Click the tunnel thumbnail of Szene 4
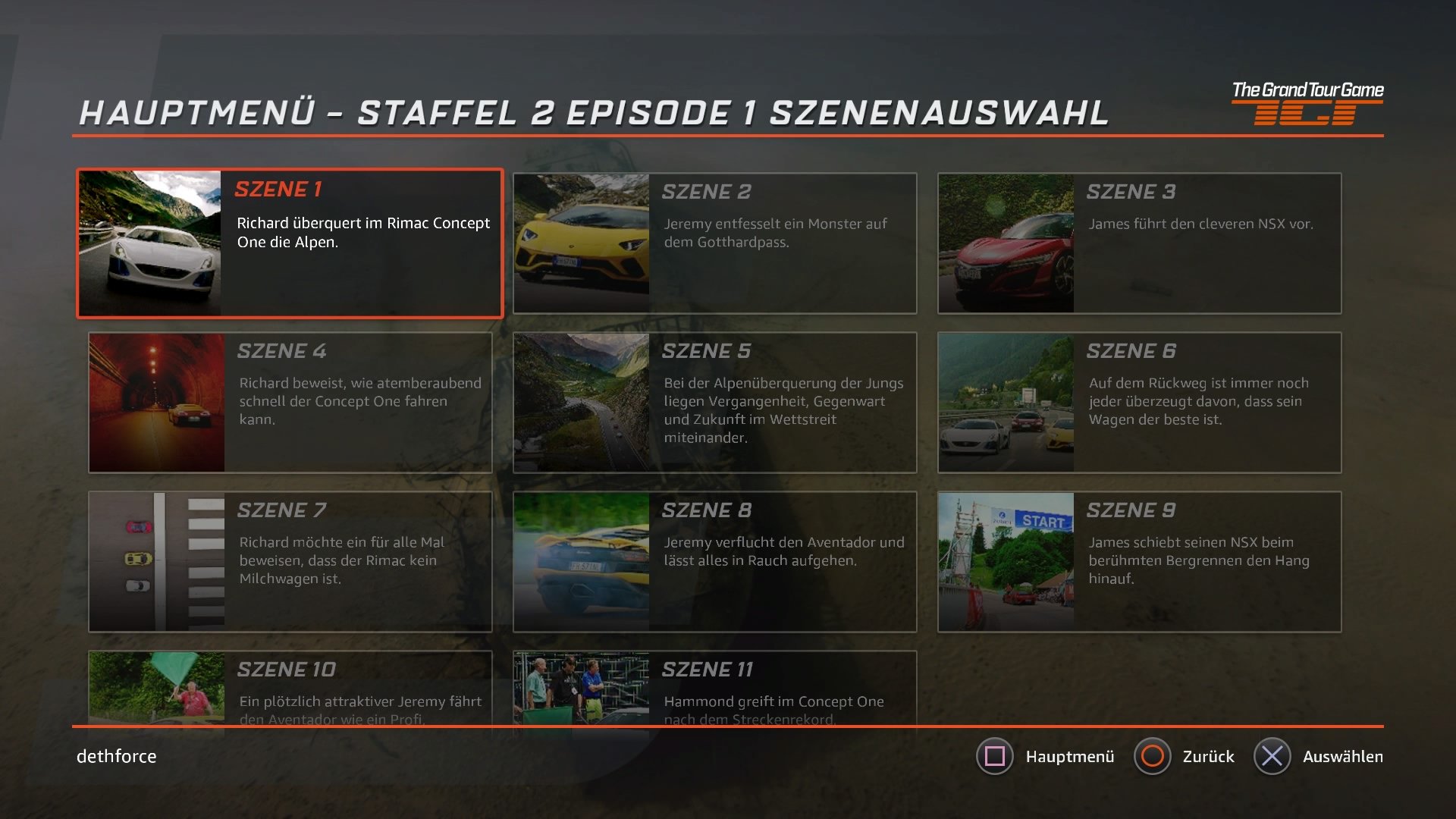 (156, 402)
